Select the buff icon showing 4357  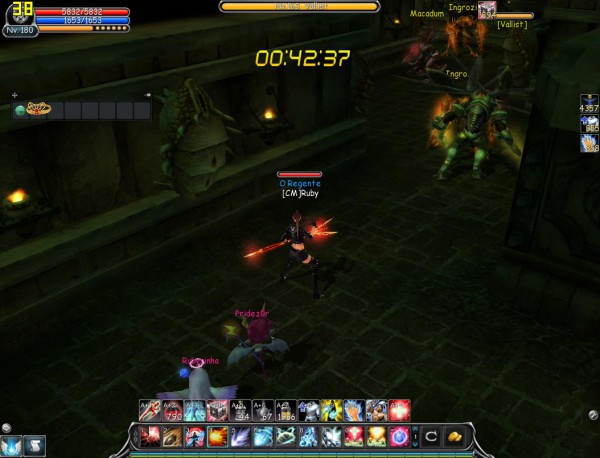(589, 102)
